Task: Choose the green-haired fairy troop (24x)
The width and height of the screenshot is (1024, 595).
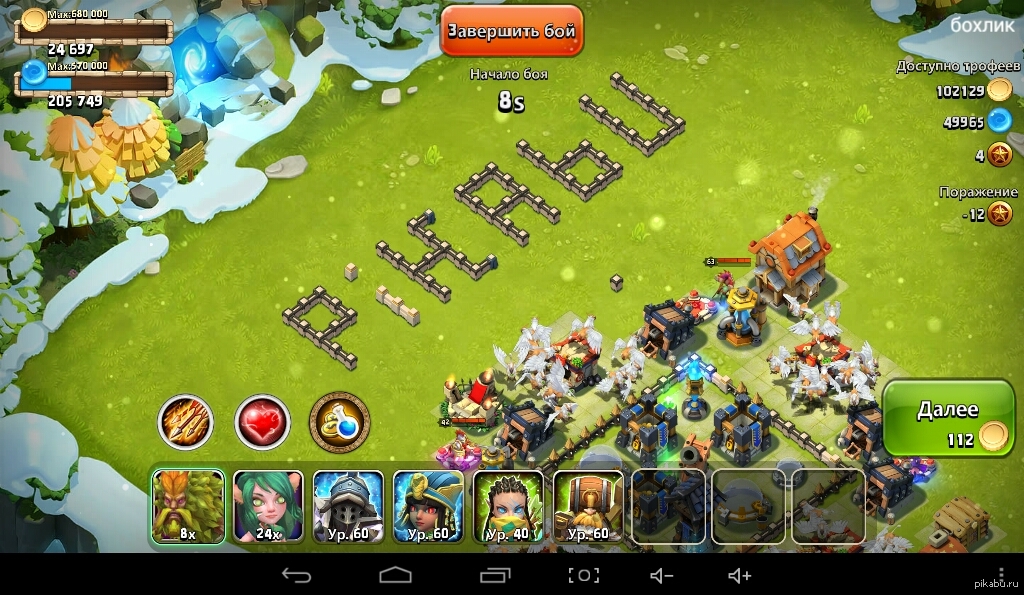Action: coord(268,507)
